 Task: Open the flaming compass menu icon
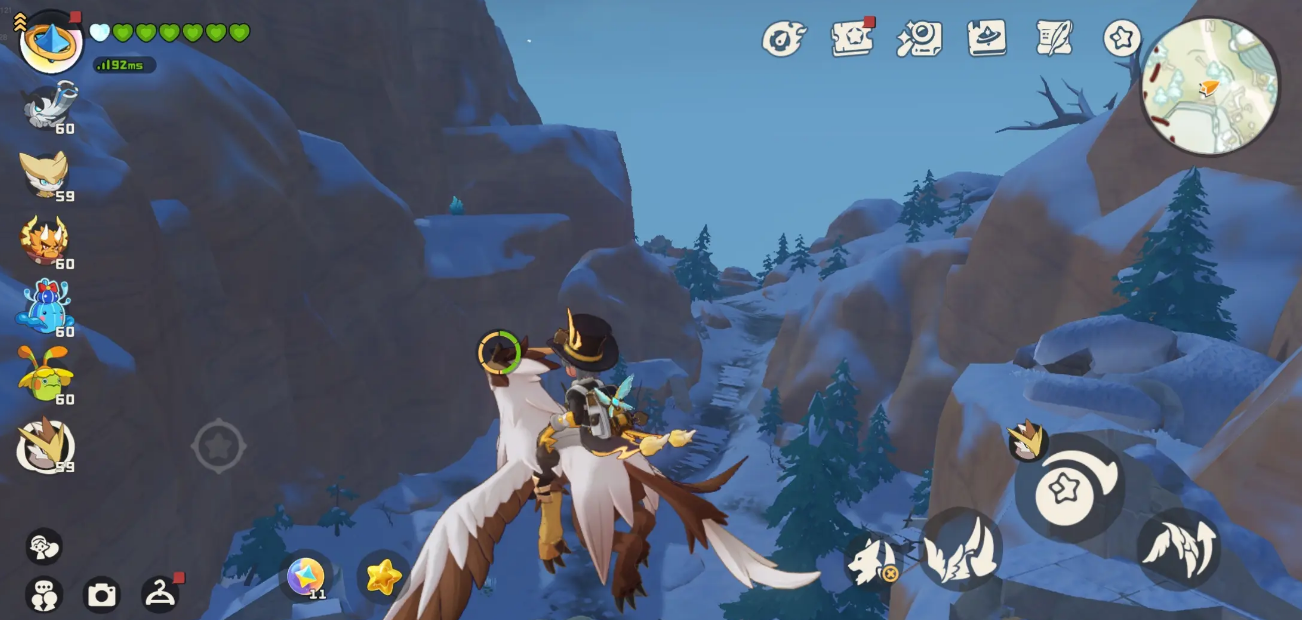(x=783, y=39)
